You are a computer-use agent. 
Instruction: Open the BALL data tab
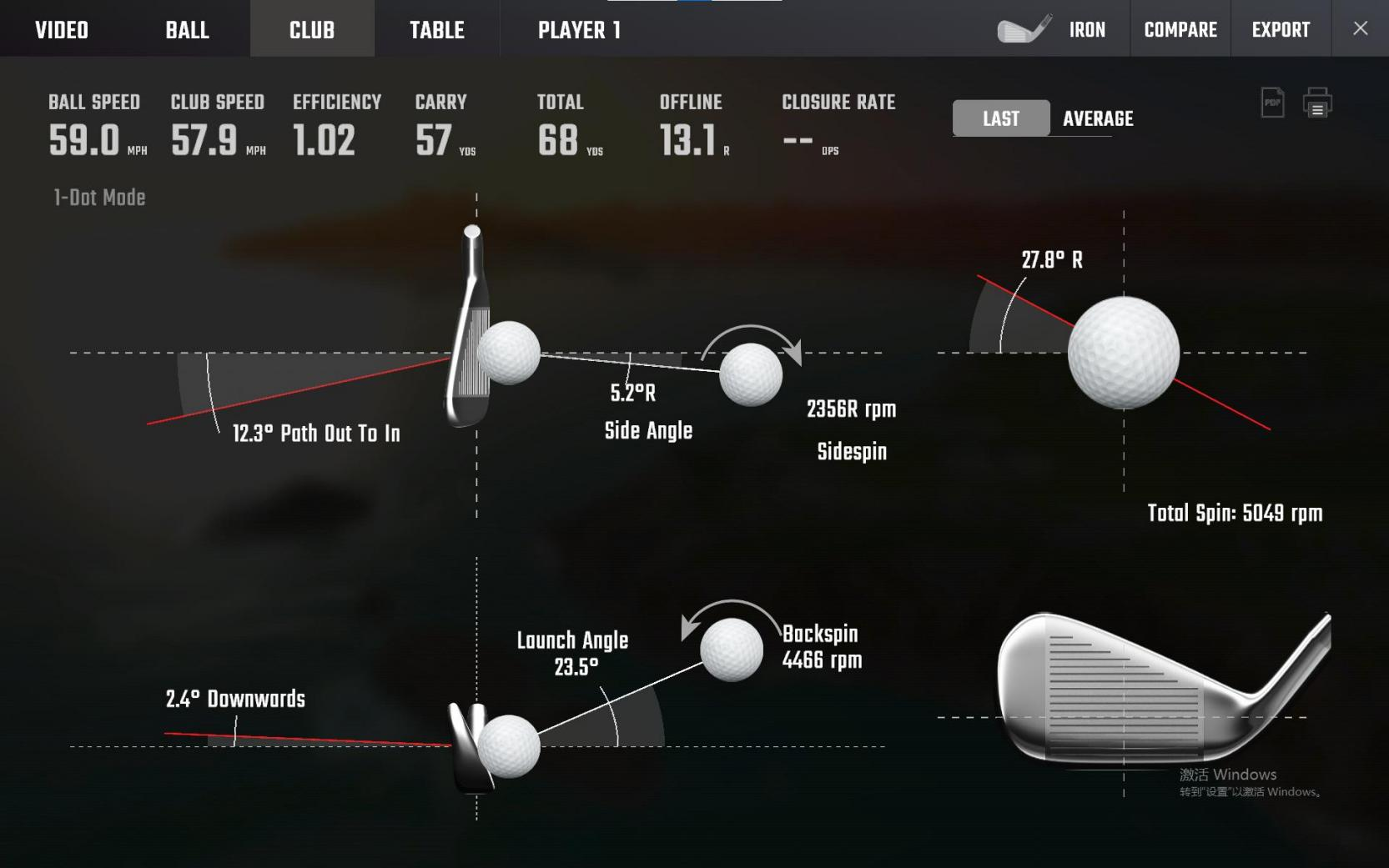coord(187,30)
